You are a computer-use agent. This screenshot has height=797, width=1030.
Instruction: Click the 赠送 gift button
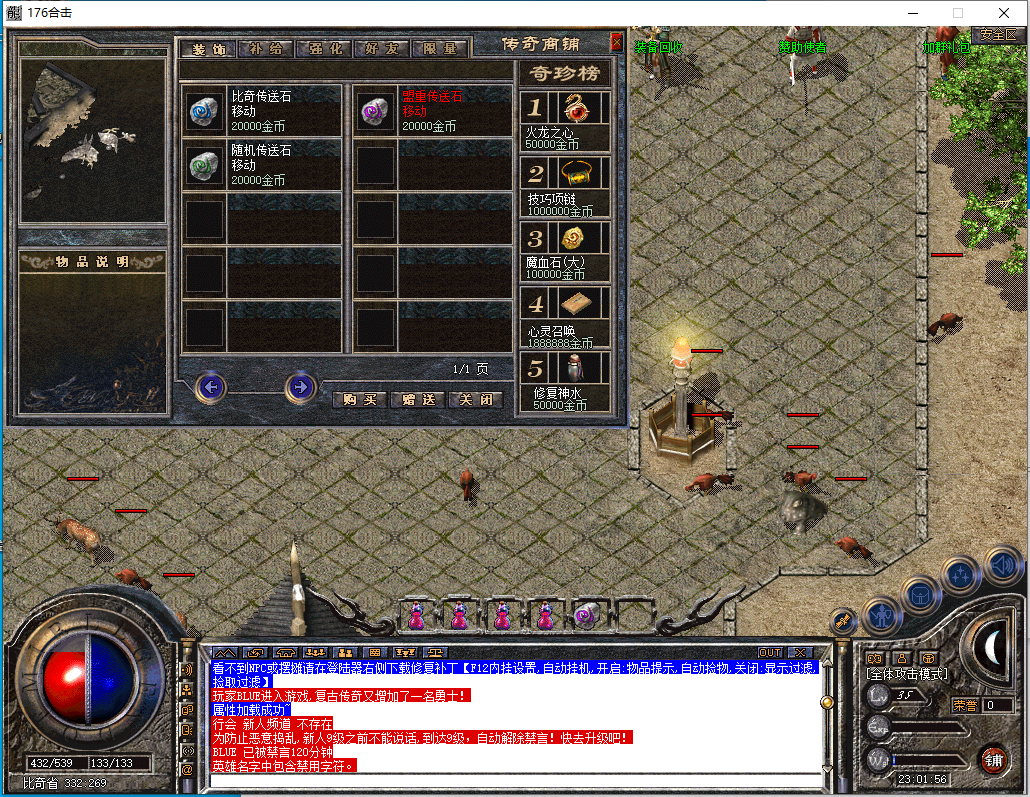pos(417,399)
